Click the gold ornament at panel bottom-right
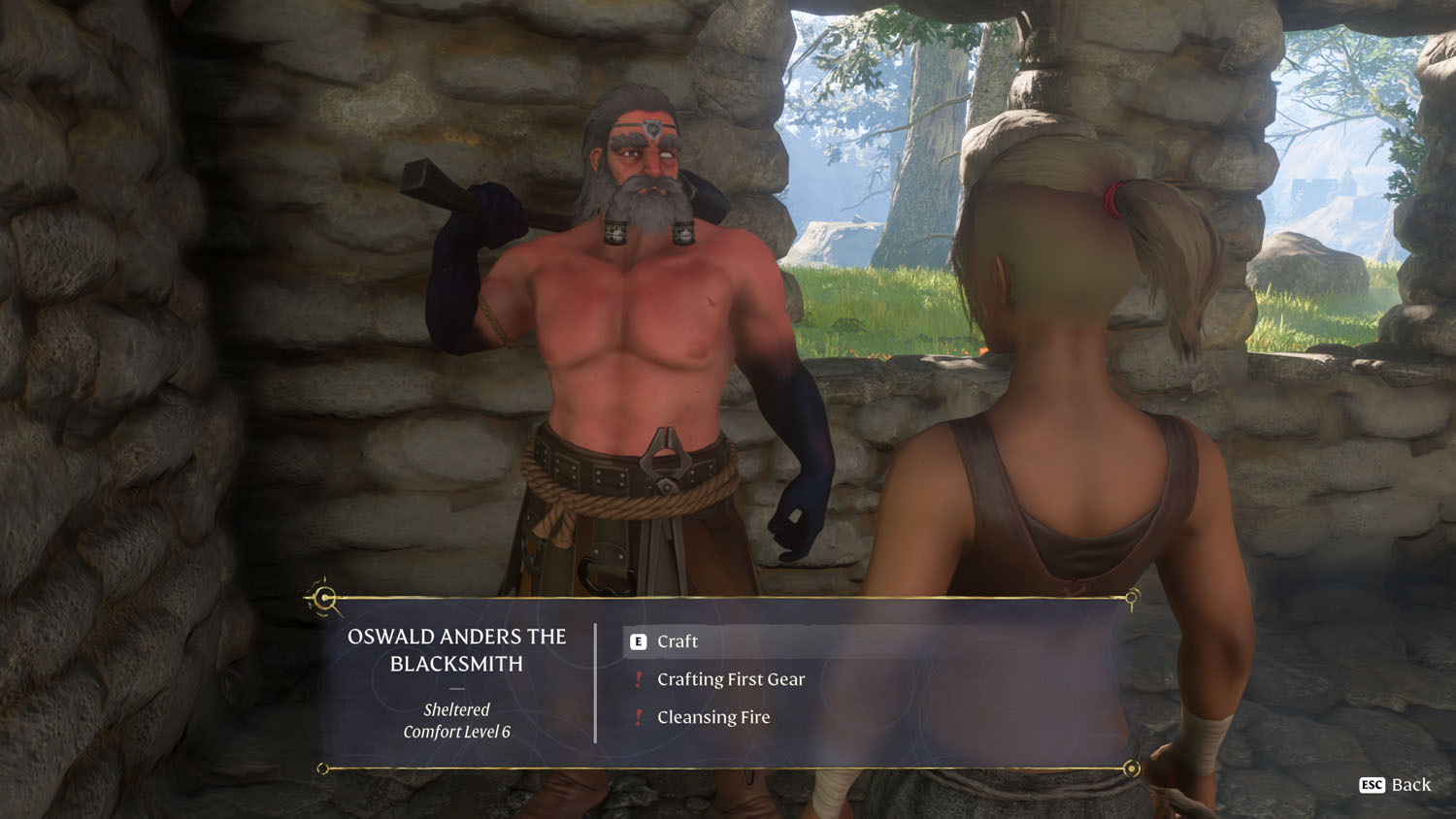The image size is (1456, 819). [1131, 769]
